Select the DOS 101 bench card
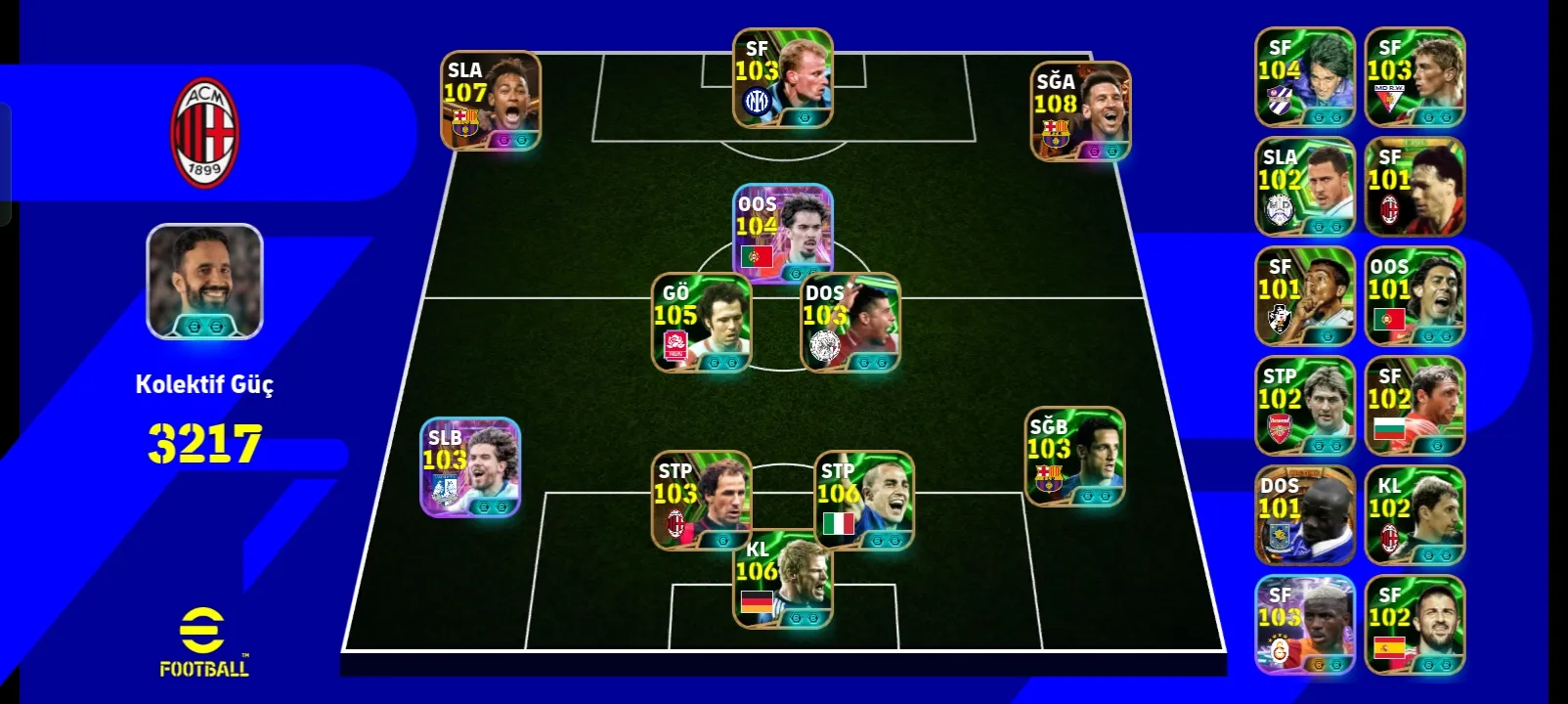This screenshot has height=704, width=1568. (1305, 515)
